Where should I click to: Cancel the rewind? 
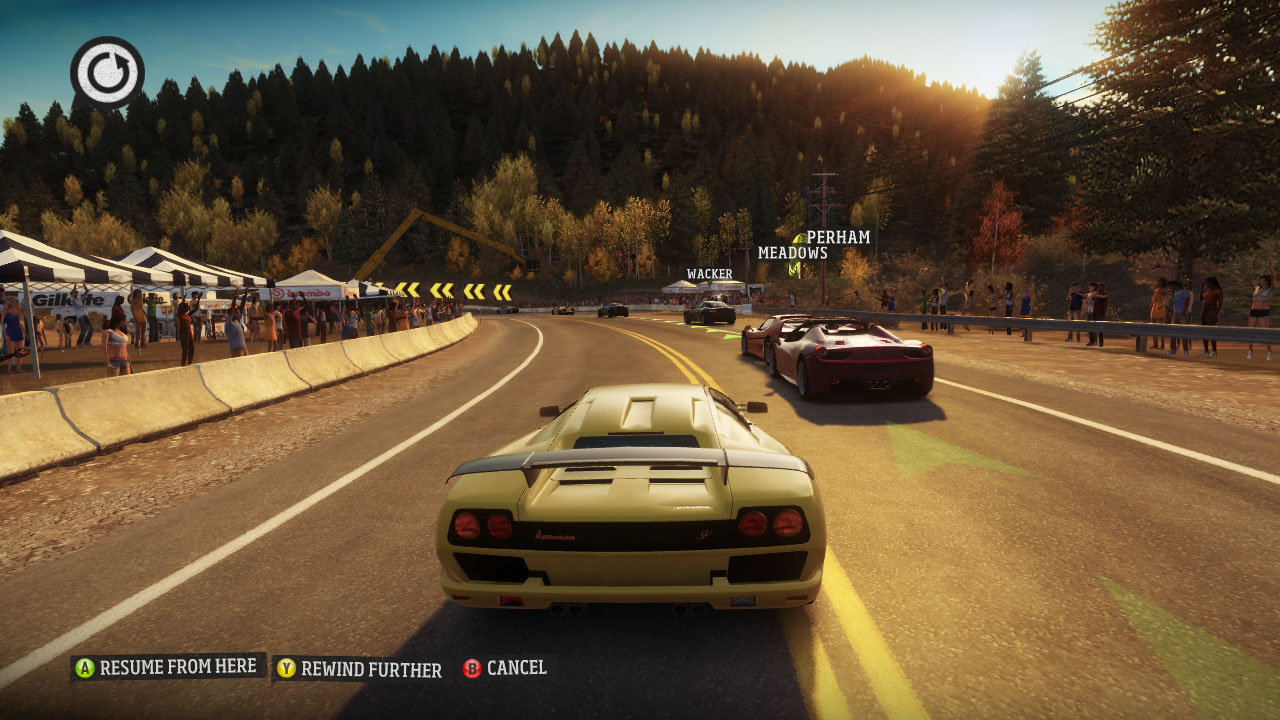click(506, 668)
